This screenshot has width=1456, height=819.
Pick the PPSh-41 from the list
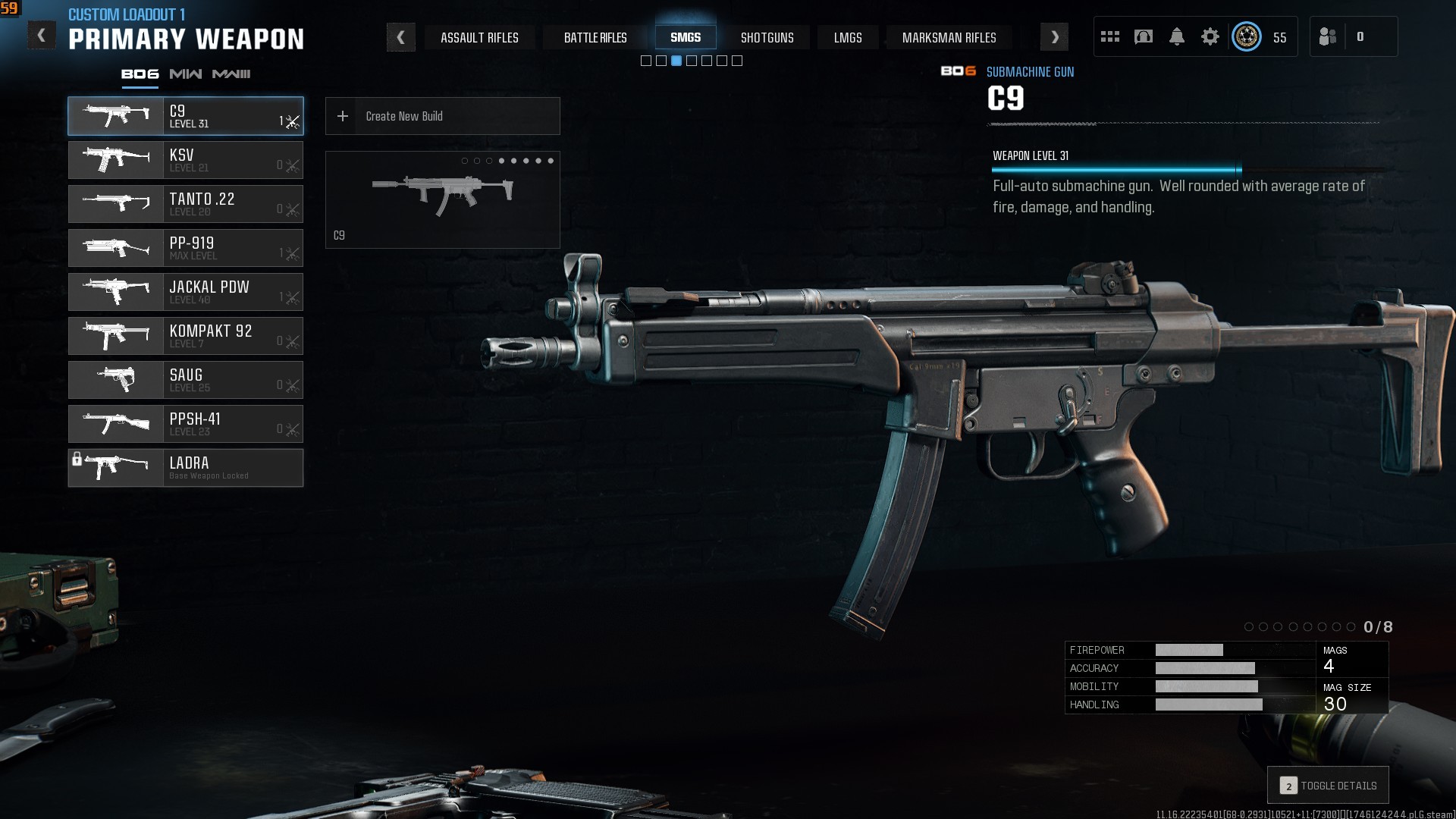click(186, 424)
